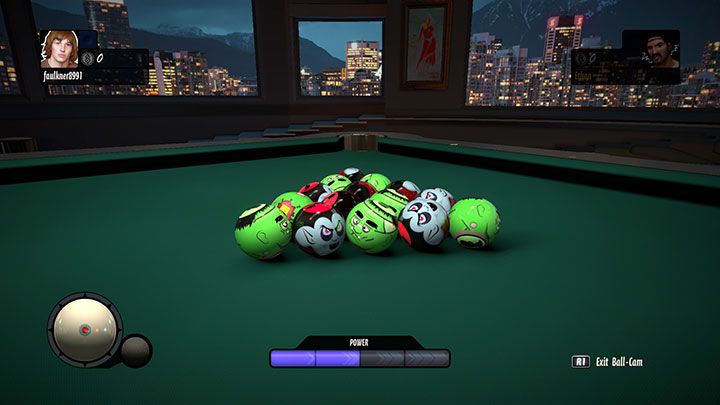This screenshot has height=405, width=720.
Task: Click the faulkner8991 player portrait
Action: tap(59, 48)
